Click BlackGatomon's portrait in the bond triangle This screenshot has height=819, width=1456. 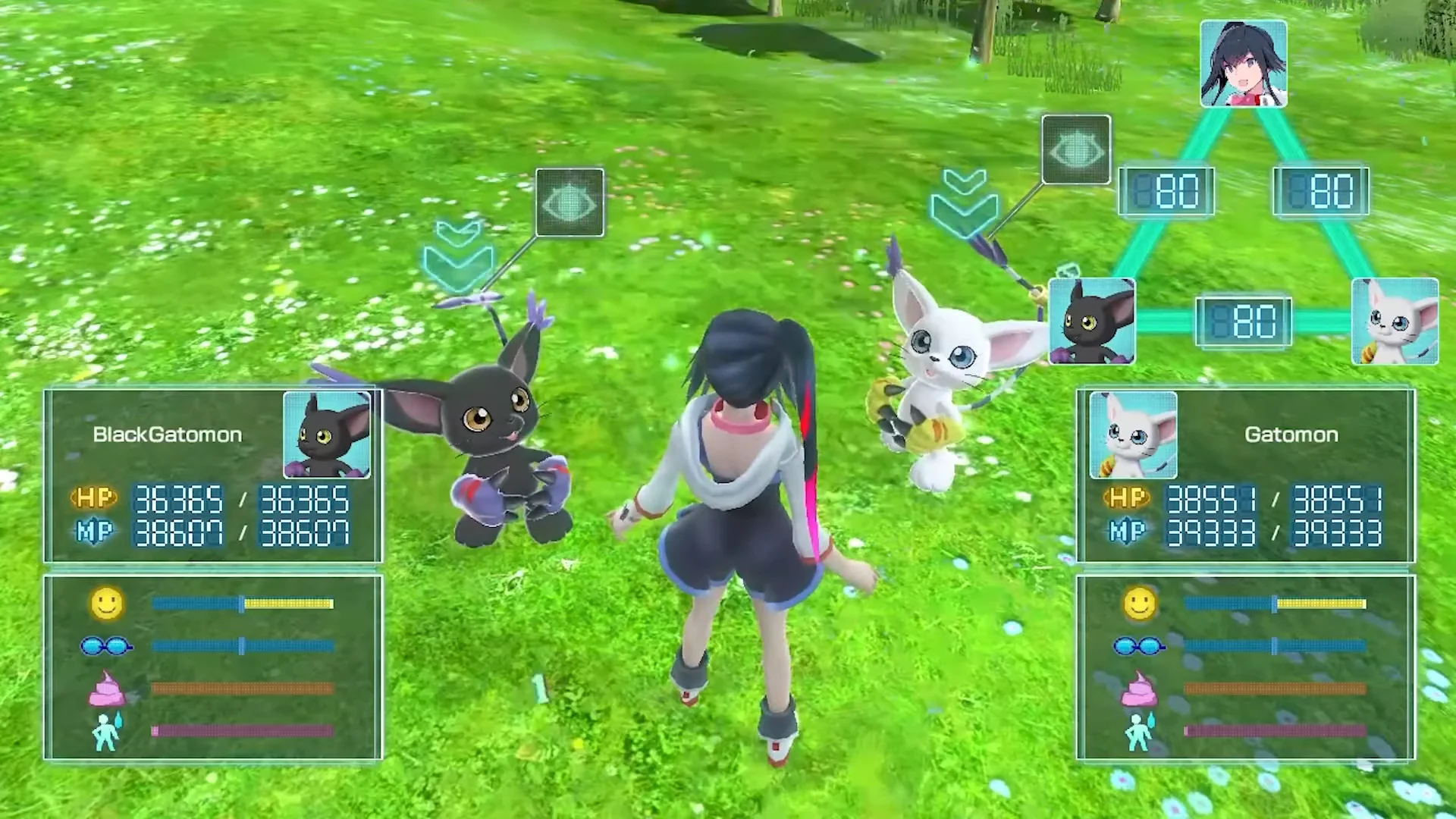coord(1091,321)
